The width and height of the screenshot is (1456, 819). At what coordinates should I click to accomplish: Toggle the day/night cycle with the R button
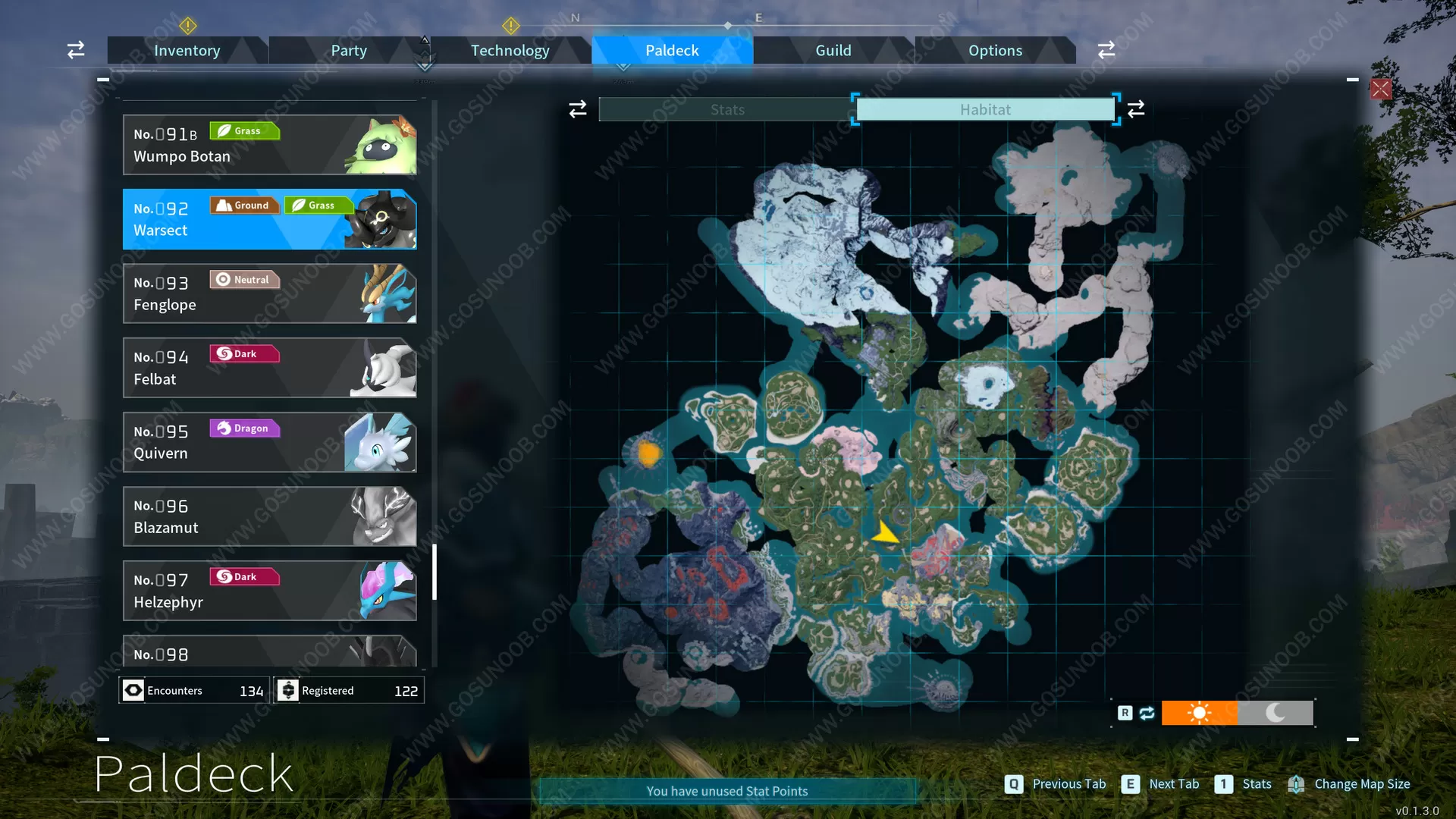tap(1125, 713)
